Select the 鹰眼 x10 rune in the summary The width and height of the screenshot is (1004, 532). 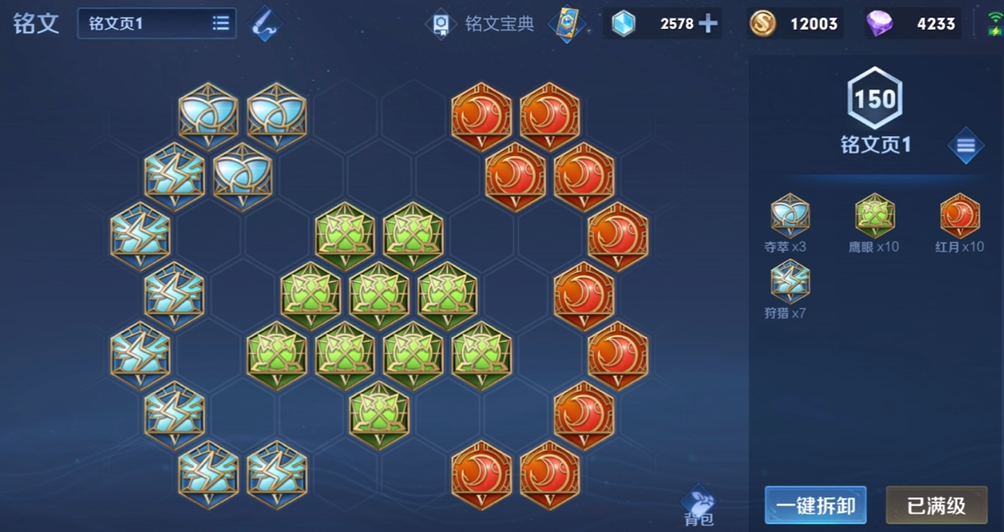click(x=875, y=215)
